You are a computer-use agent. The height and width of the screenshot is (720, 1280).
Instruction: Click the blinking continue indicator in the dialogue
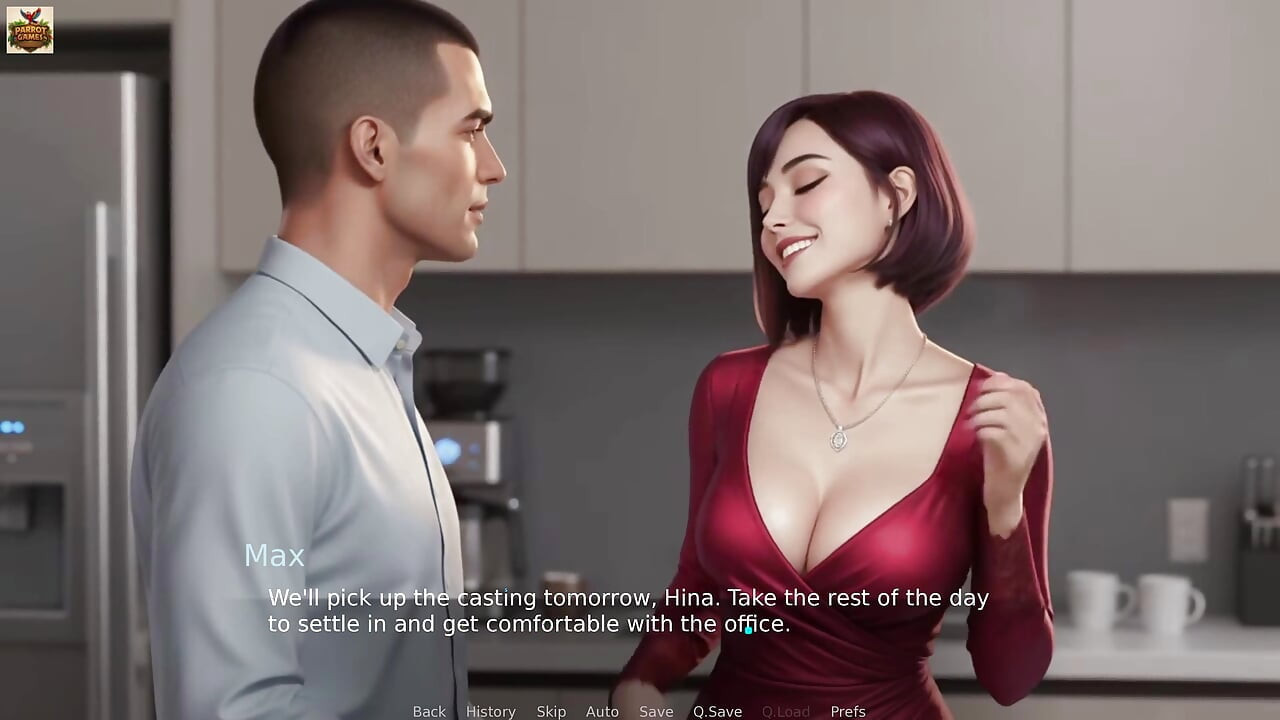point(746,628)
